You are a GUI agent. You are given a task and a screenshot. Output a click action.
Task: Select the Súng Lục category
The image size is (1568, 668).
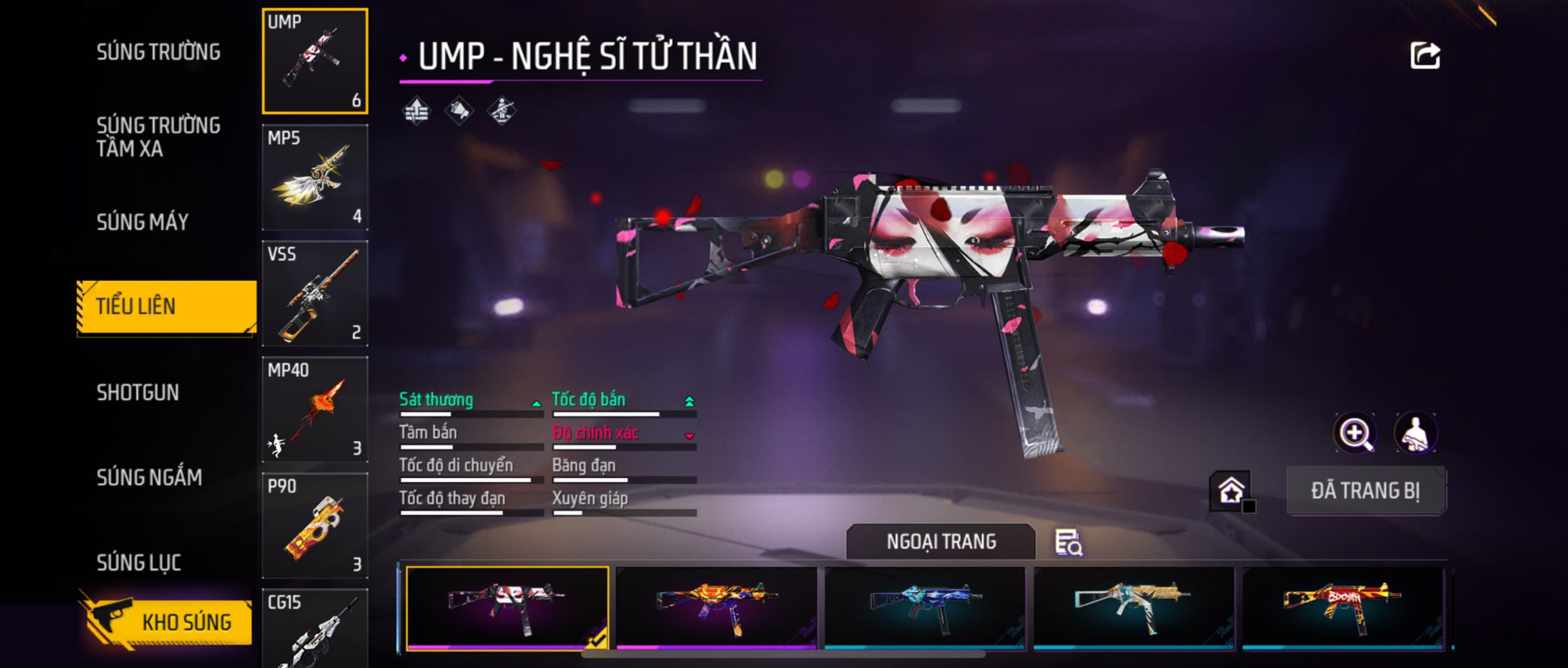click(138, 562)
